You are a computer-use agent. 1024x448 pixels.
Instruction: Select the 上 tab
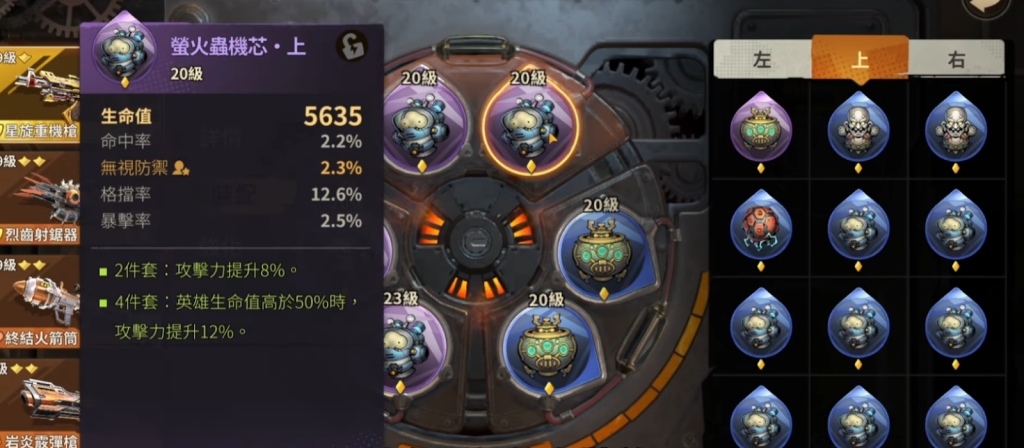pyautogui.click(x=859, y=58)
